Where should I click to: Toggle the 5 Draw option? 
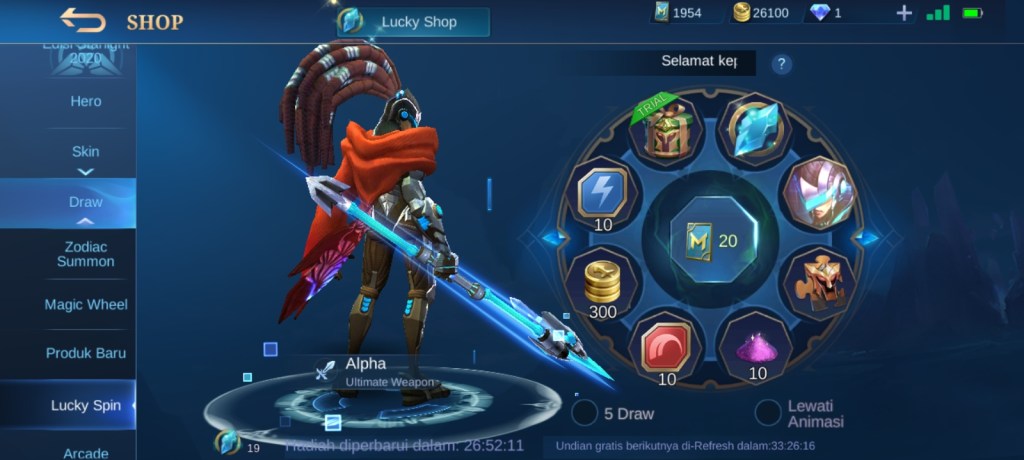click(x=585, y=412)
